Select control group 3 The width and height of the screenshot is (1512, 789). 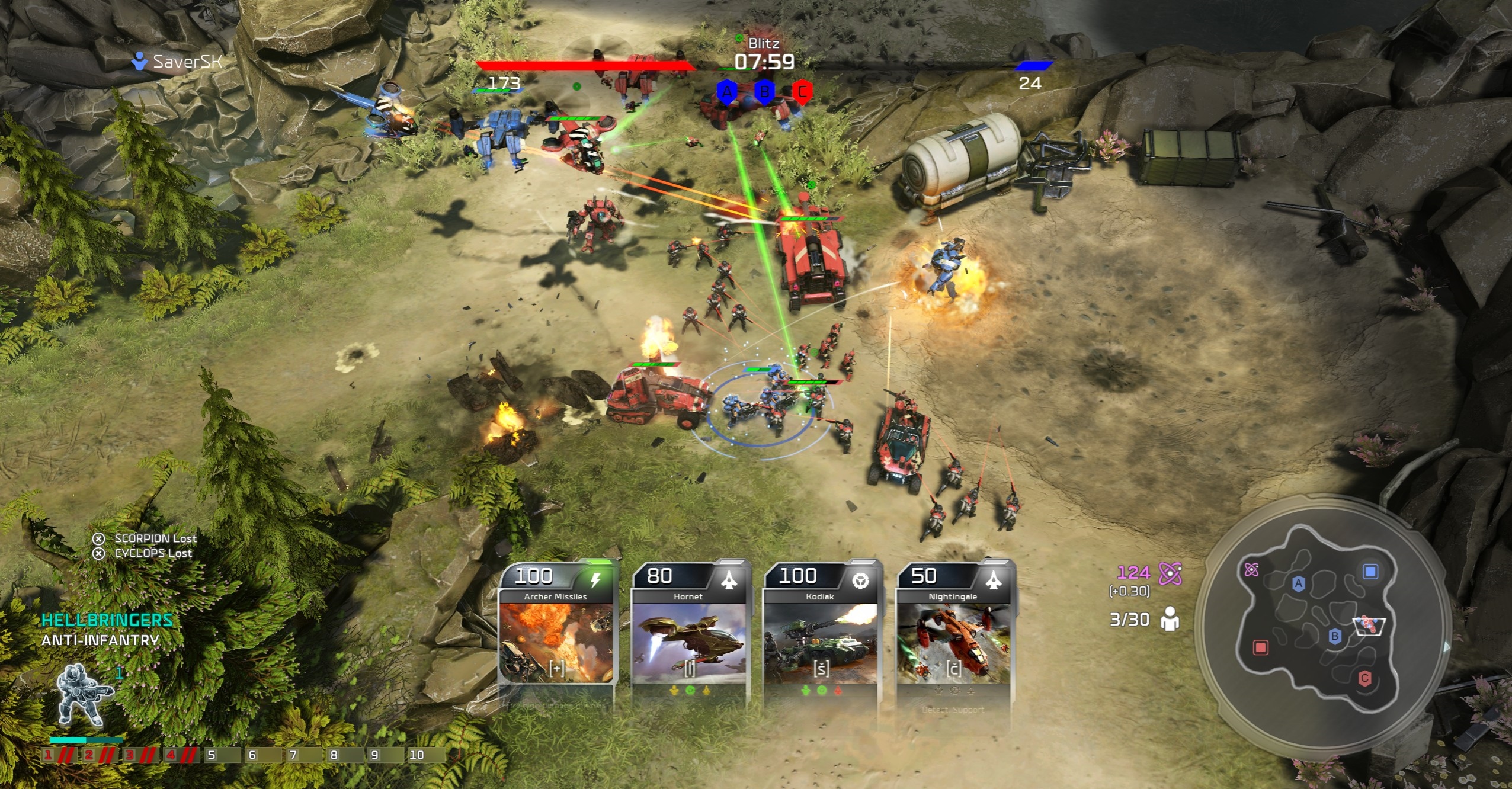tap(130, 755)
